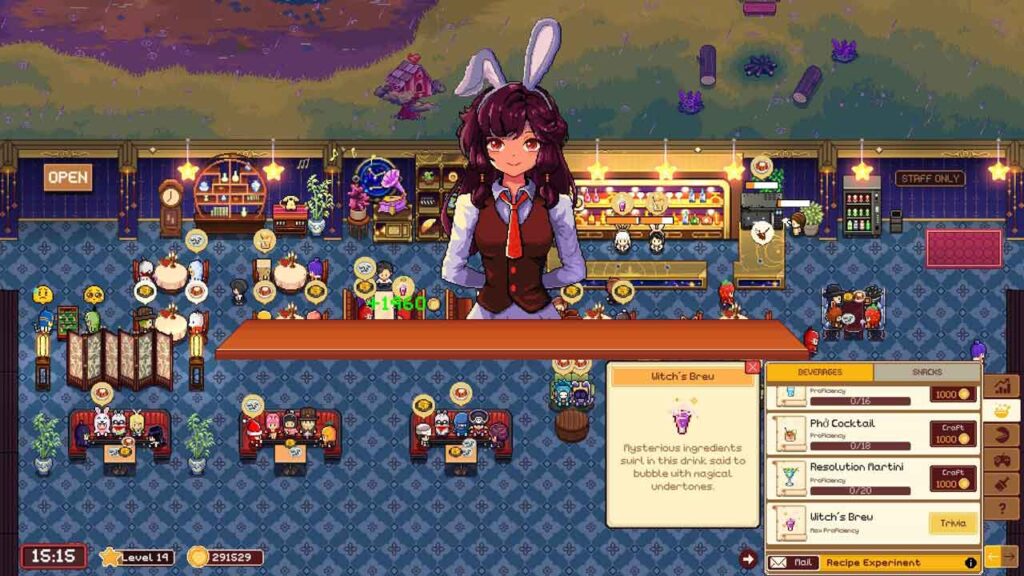The height and width of the screenshot is (576, 1024).
Task: Open the broom cleaning side tab
Action: click(x=1001, y=484)
